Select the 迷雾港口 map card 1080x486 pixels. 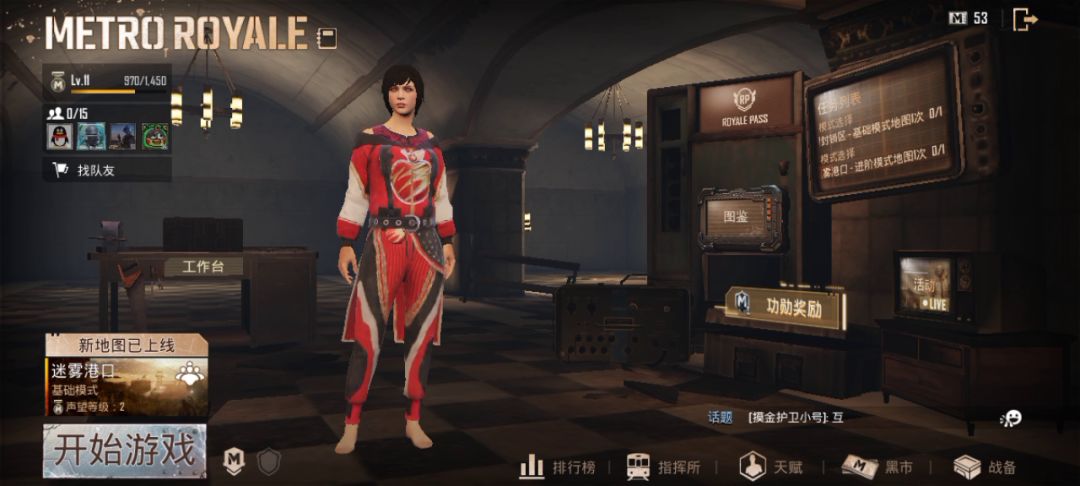click(126, 384)
